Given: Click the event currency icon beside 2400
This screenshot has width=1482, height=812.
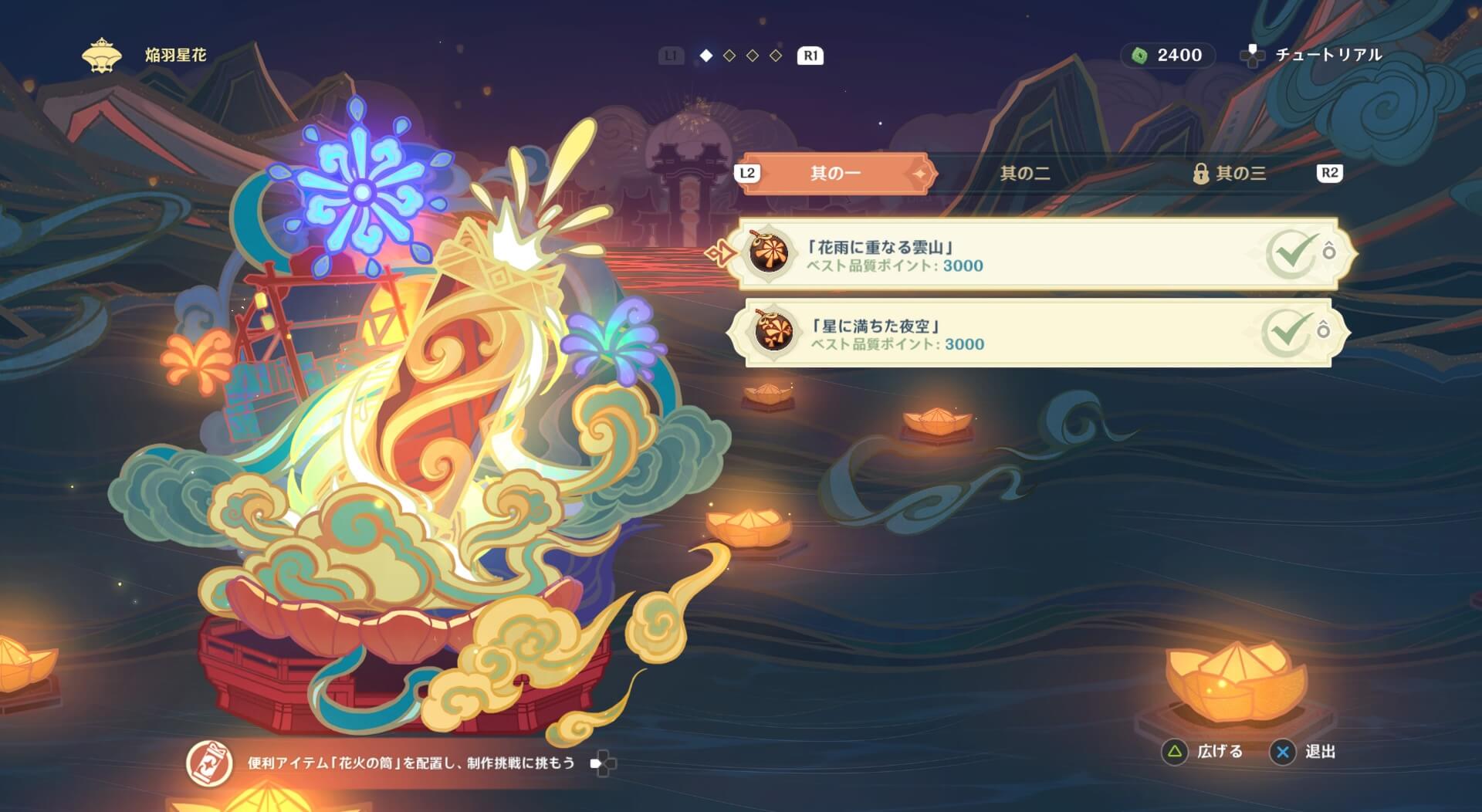Looking at the screenshot, I should click(x=1141, y=55).
